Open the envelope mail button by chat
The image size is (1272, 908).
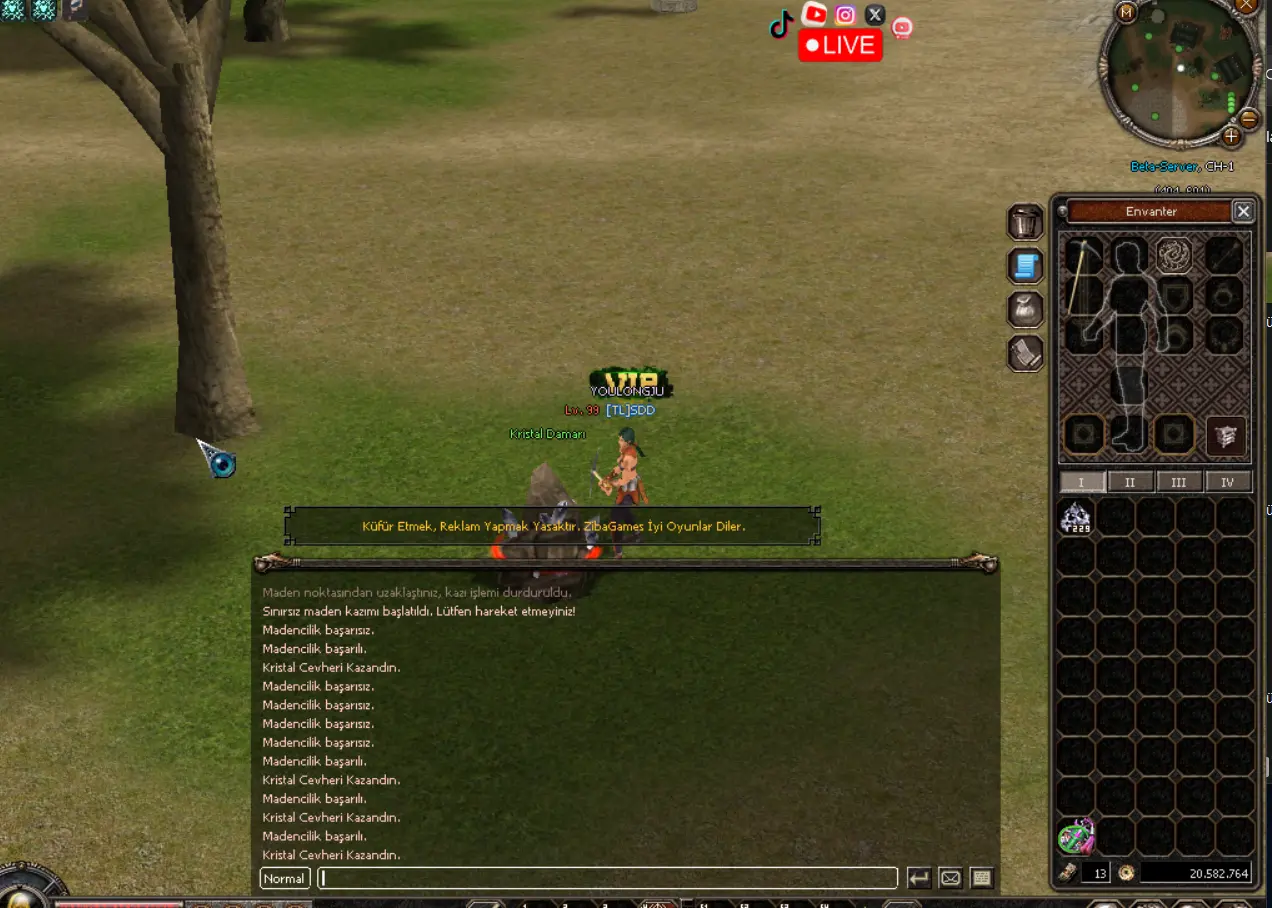tap(951, 878)
